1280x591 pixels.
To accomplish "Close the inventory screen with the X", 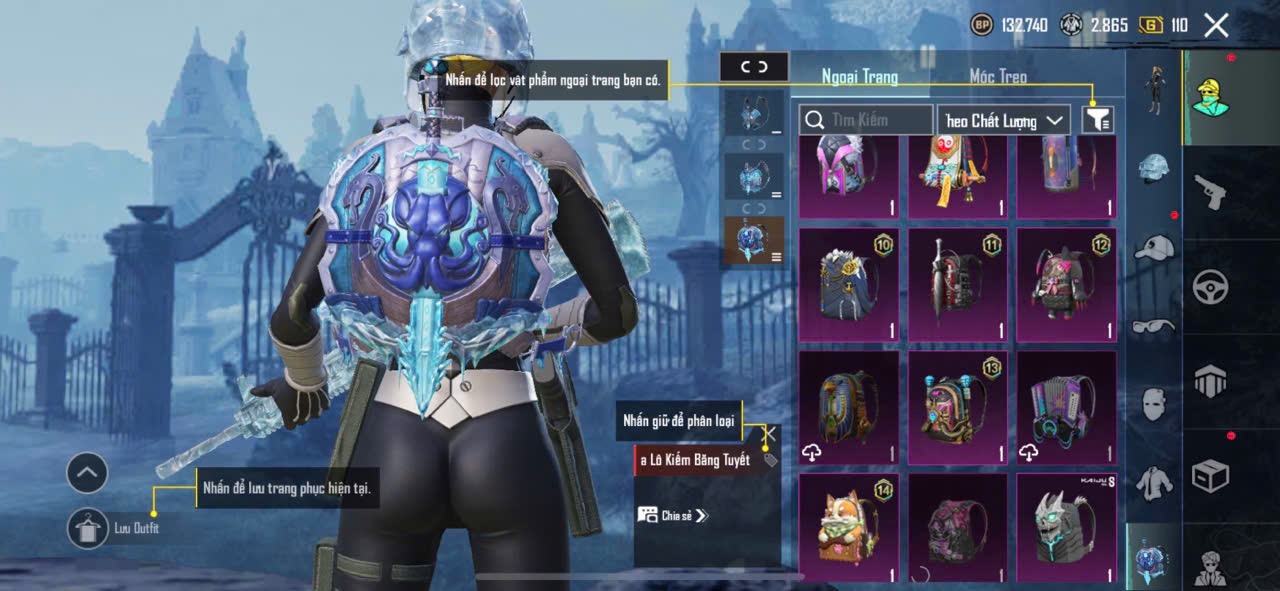I will click(1215, 26).
